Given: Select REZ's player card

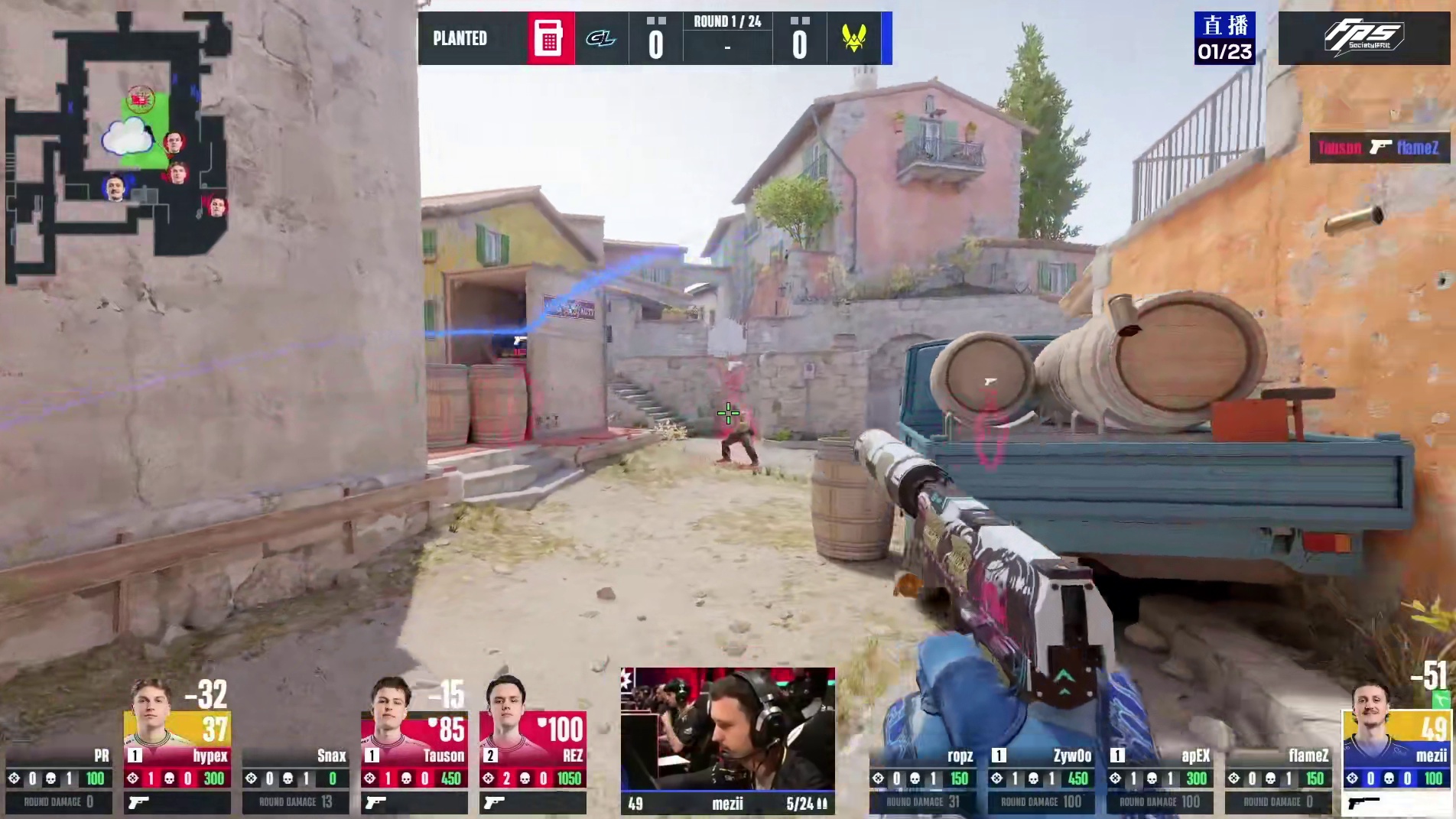Looking at the screenshot, I should click(x=532, y=746).
